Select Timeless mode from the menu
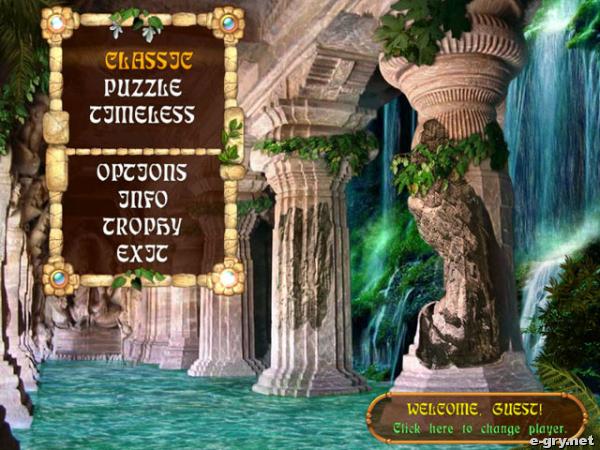Screen dimensions: 600x450 [x=141, y=115]
